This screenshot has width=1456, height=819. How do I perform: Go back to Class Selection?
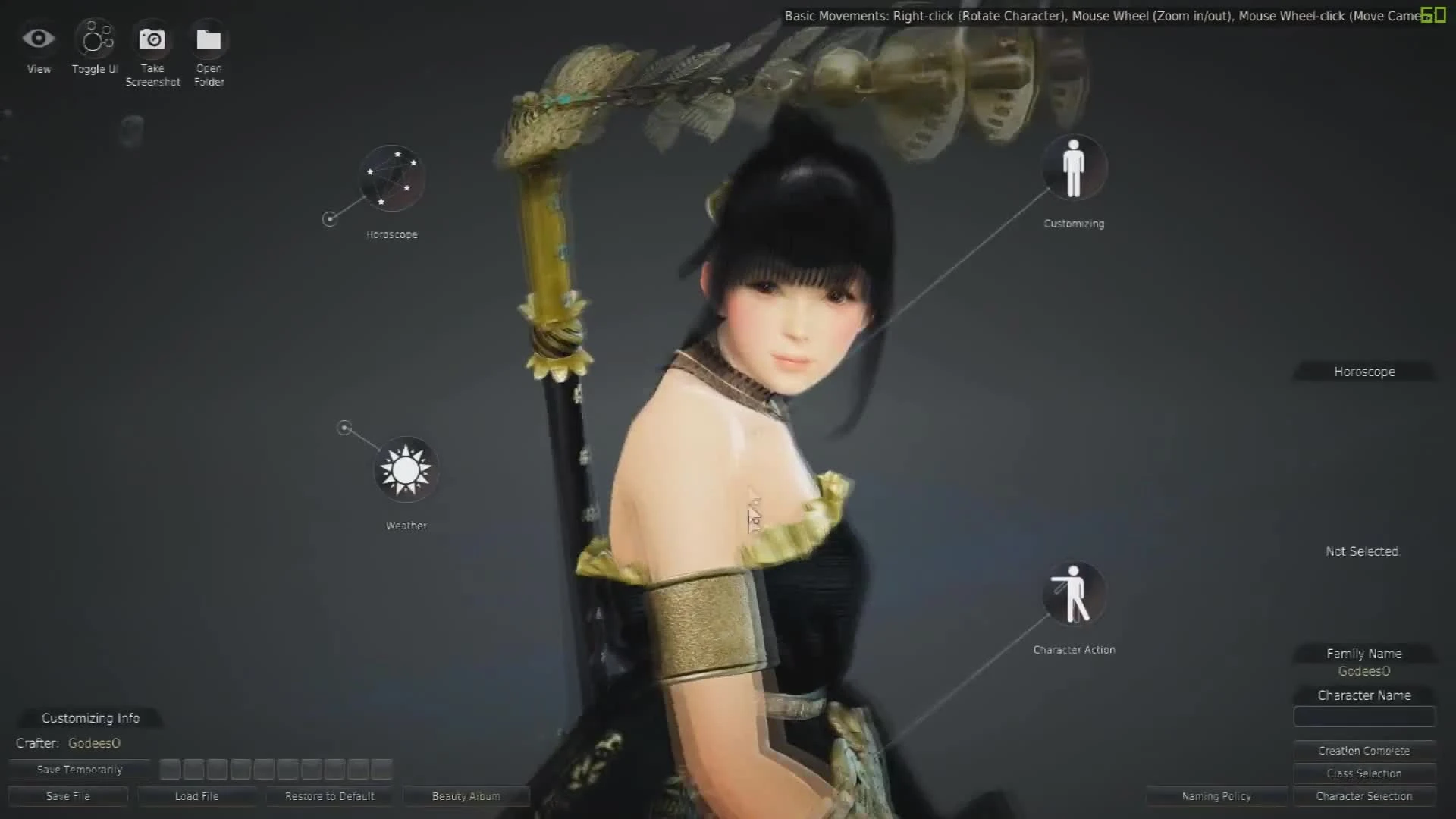pos(1363,773)
